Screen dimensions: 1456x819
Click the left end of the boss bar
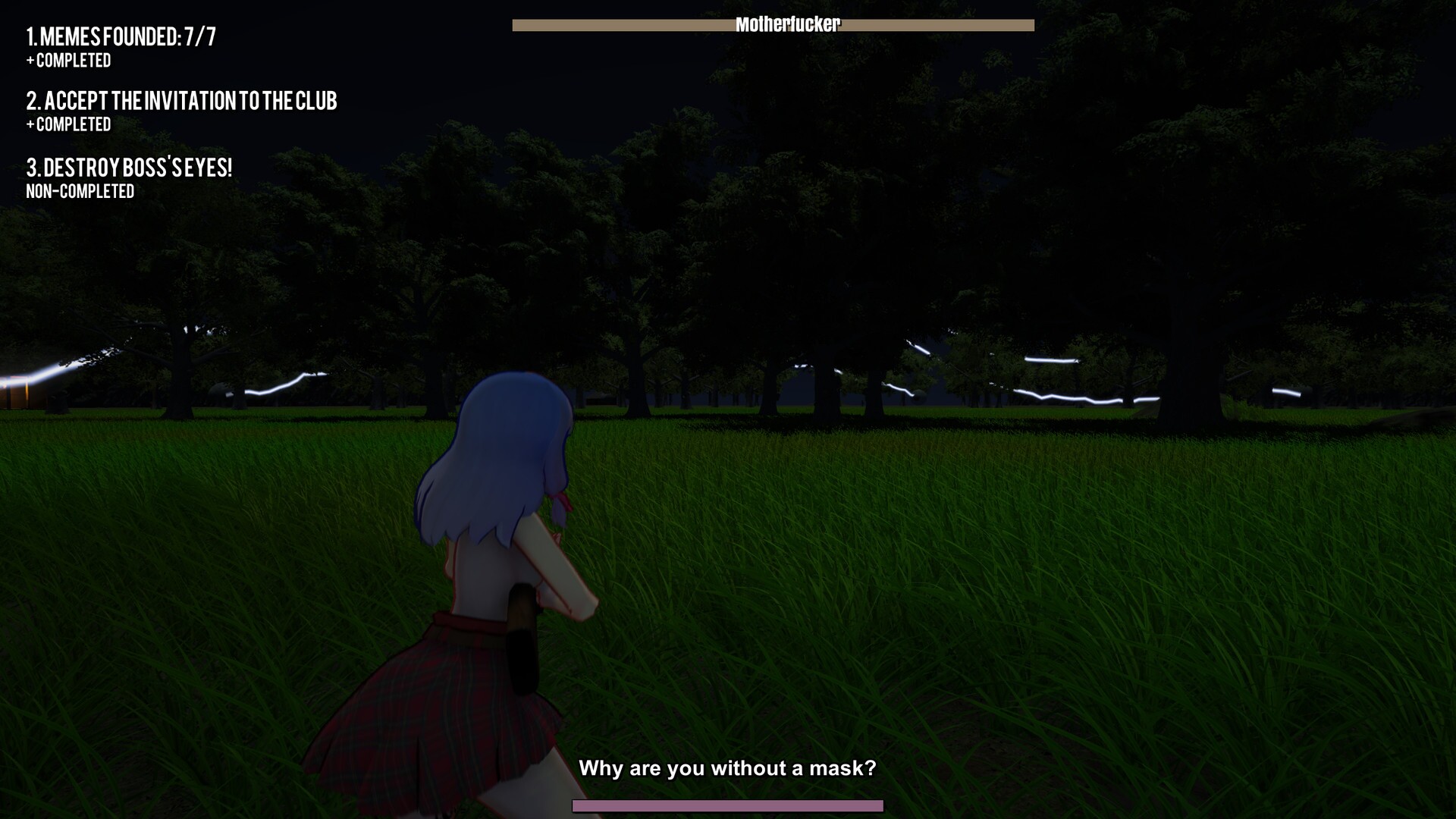coord(519,24)
